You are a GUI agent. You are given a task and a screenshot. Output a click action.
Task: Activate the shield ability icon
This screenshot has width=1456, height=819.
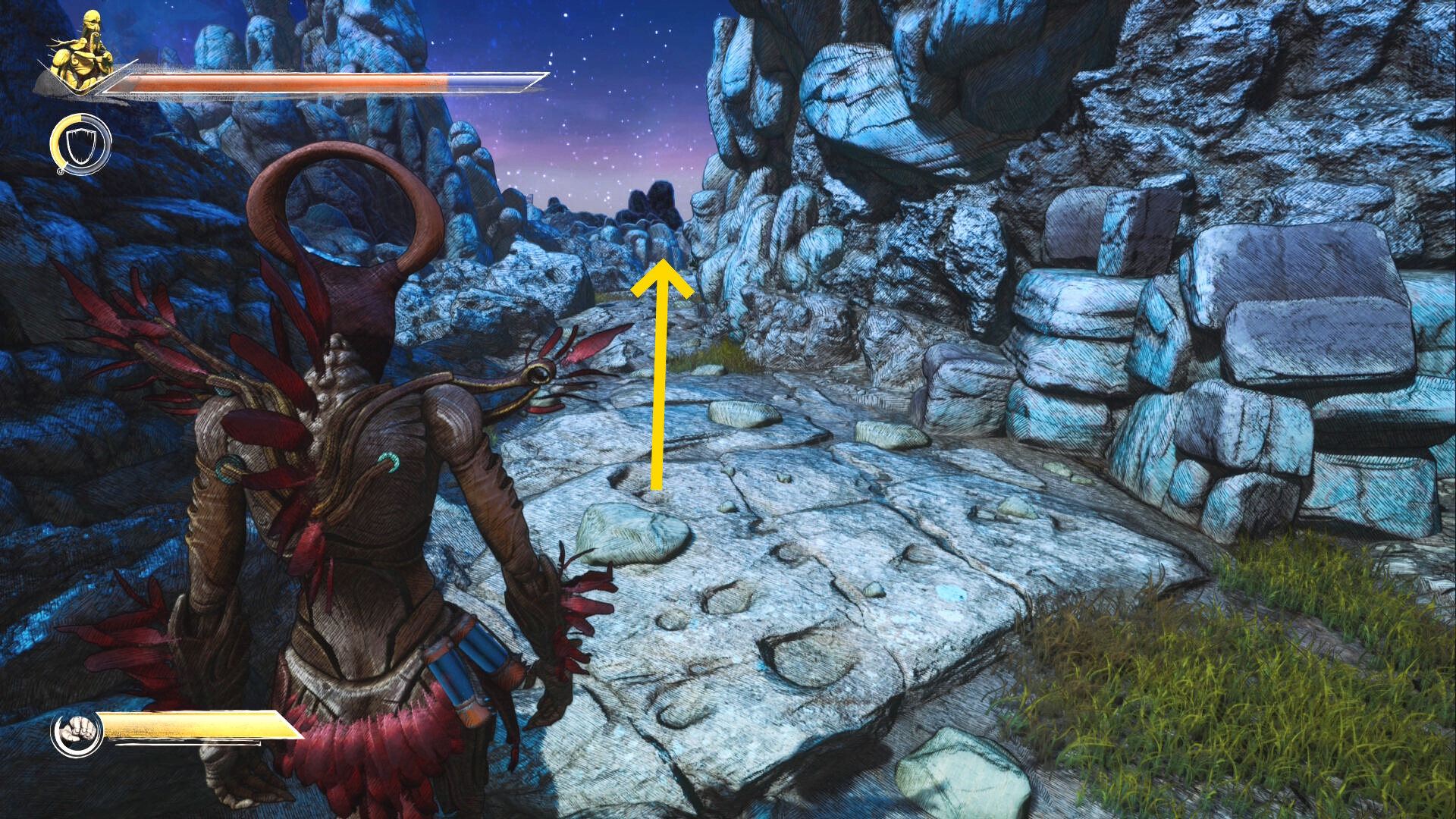tap(80, 144)
